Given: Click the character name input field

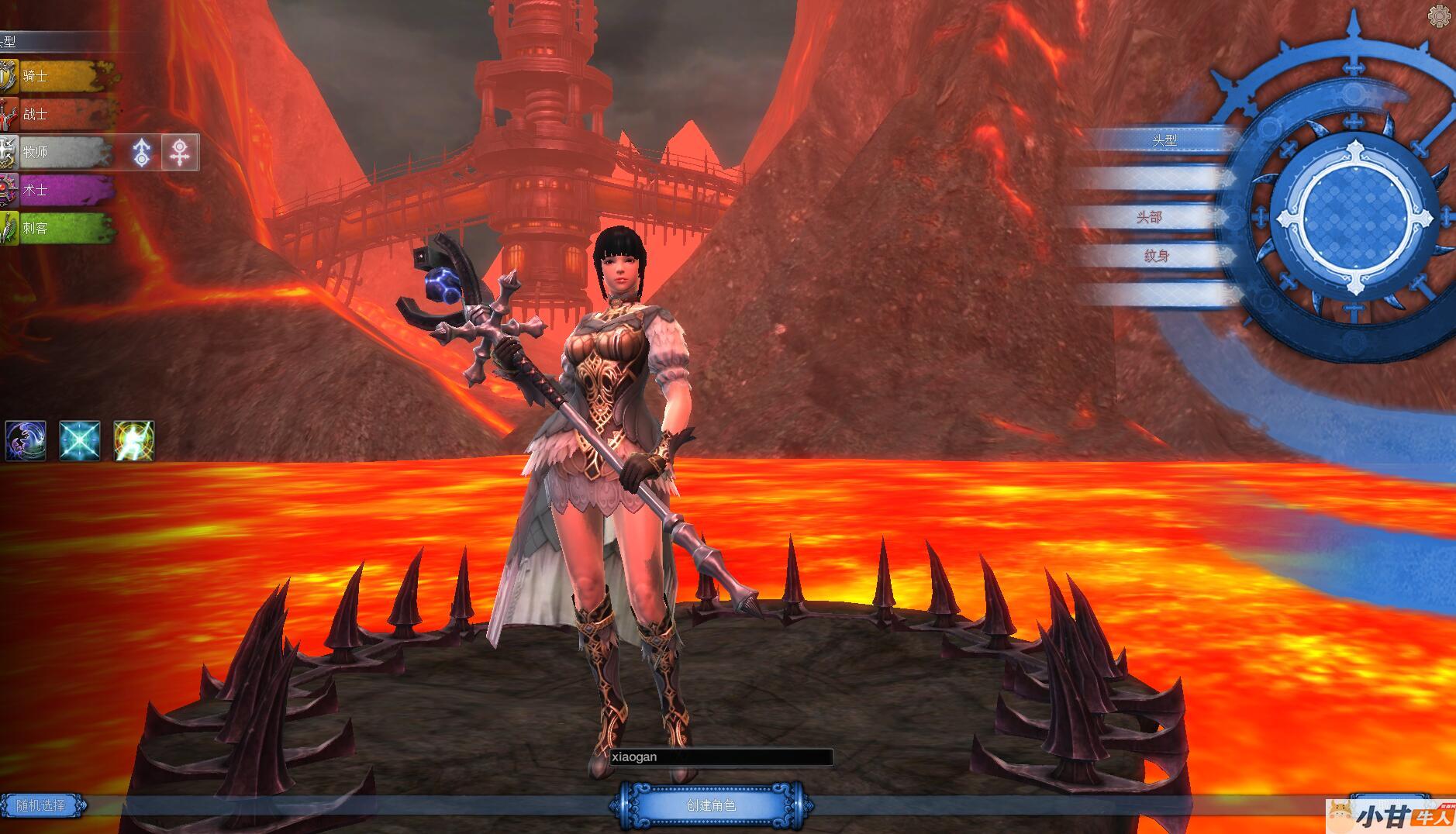Looking at the screenshot, I should click(720, 757).
